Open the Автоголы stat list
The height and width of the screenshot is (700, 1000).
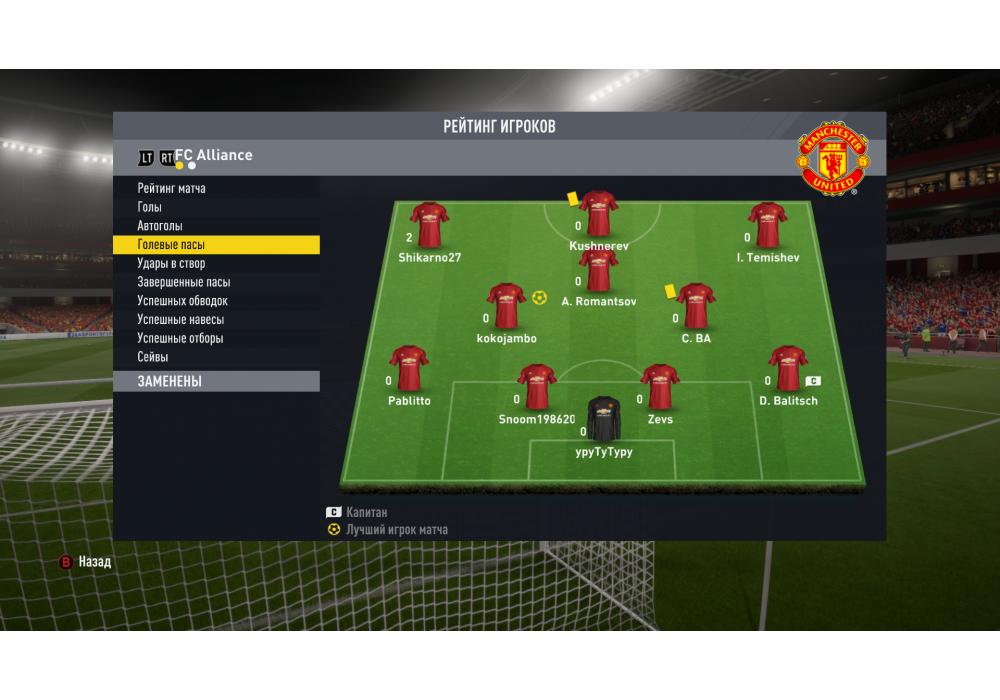pos(160,226)
